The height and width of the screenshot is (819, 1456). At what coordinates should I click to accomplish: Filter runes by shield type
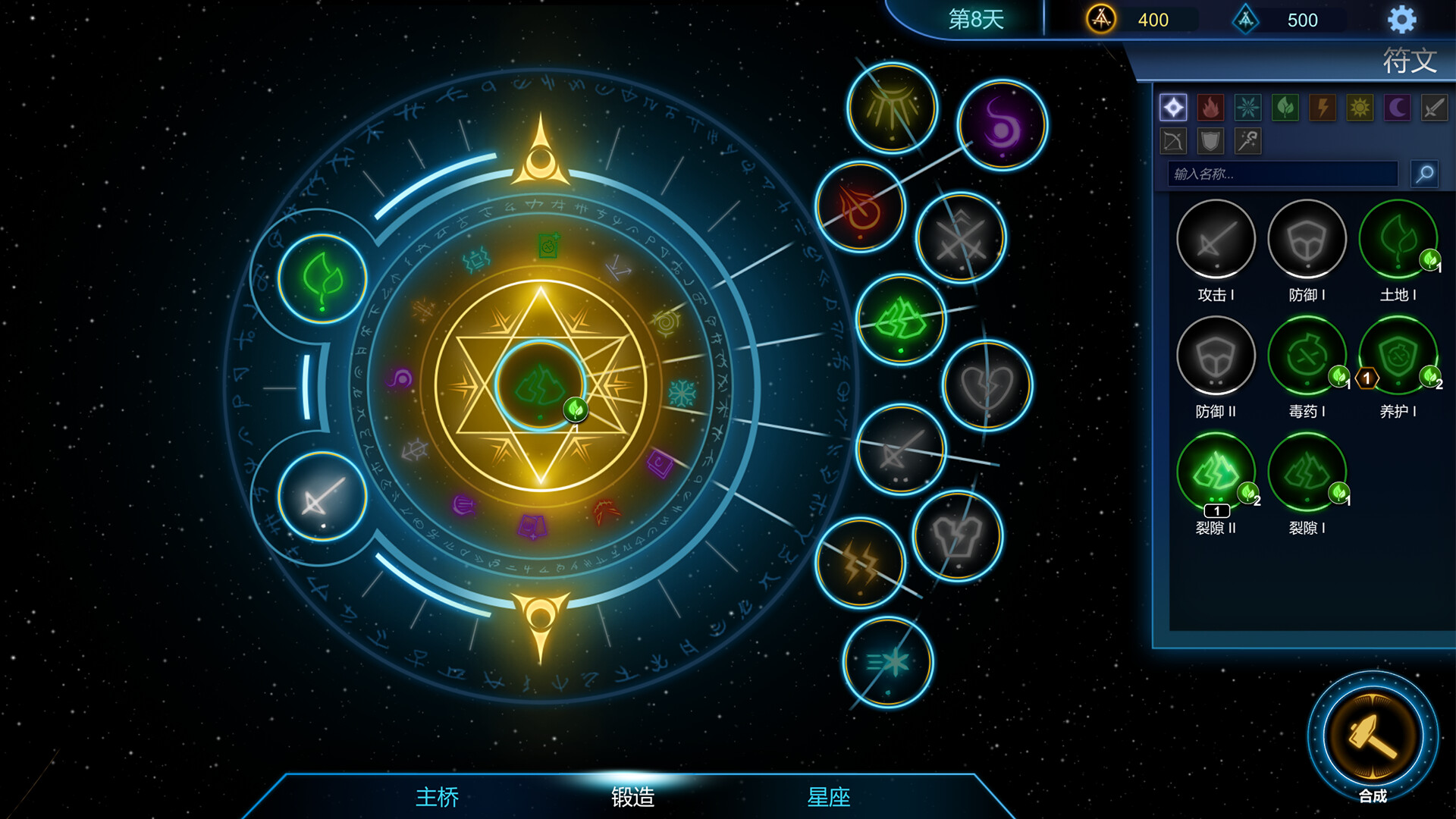pyautogui.click(x=1210, y=141)
